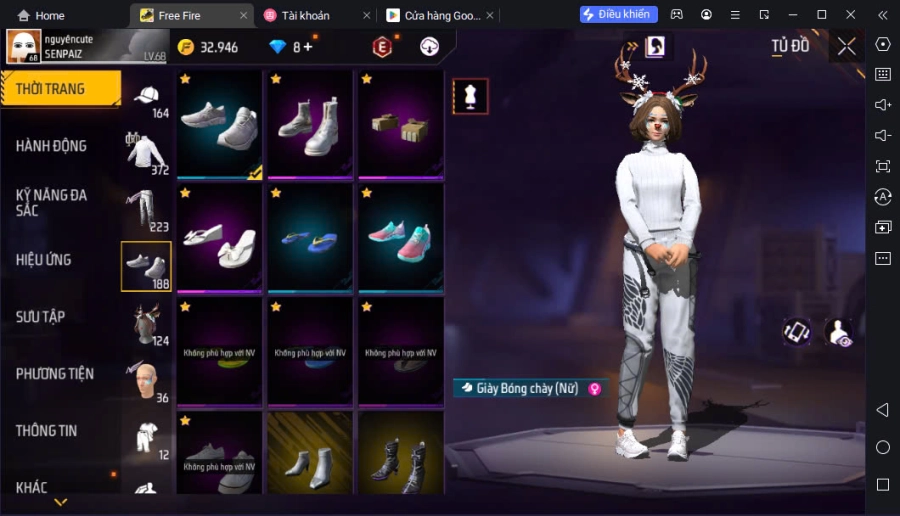Add diamonds with the plus button
The width and height of the screenshot is (900, 516).
point(308,47)
